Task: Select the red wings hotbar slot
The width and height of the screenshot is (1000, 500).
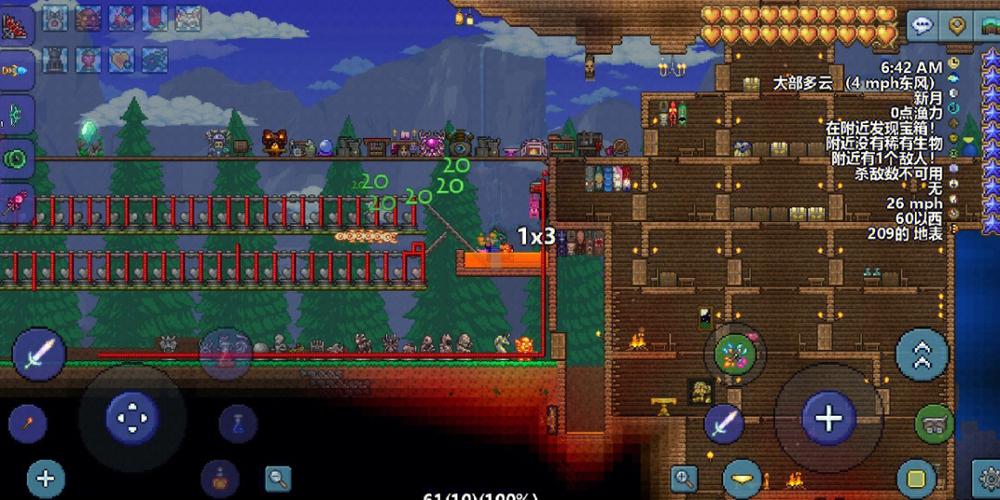Action: coord(16,25)
